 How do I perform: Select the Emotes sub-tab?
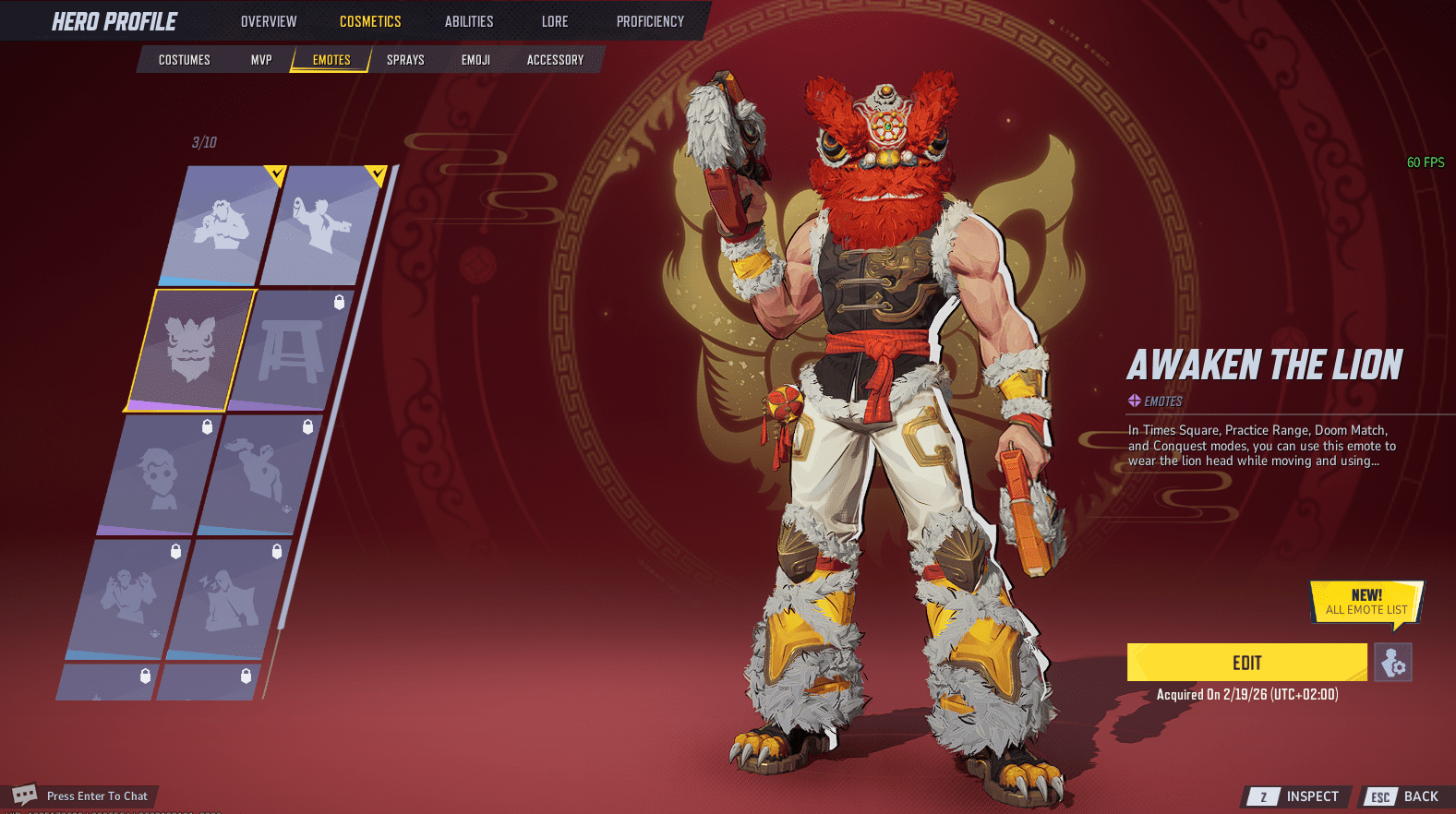331,60
